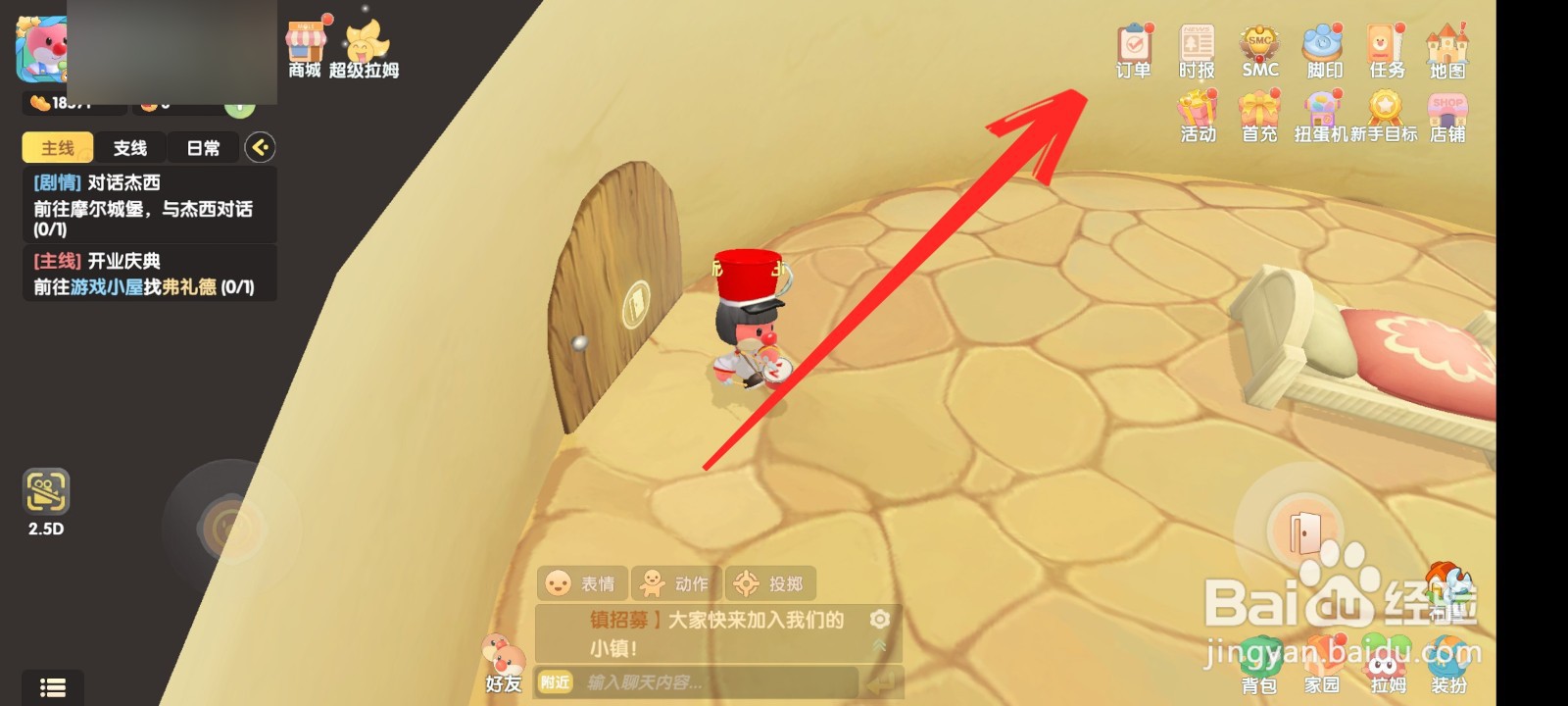Open the 附近 chat channel selector
Viewport: 1568px width, 706px height.
pos(556,681)
